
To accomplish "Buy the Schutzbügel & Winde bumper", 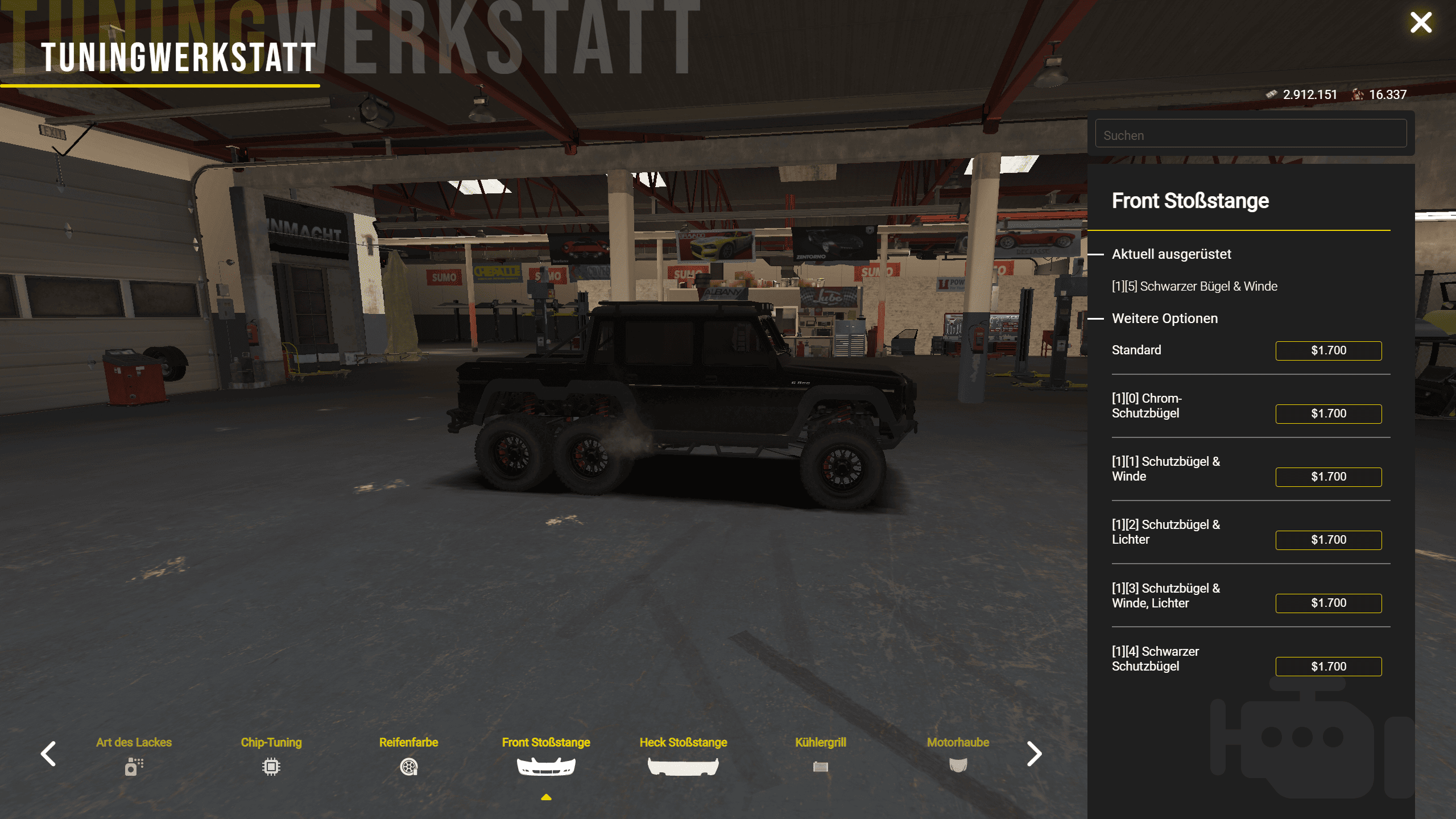I will 1328,477.
